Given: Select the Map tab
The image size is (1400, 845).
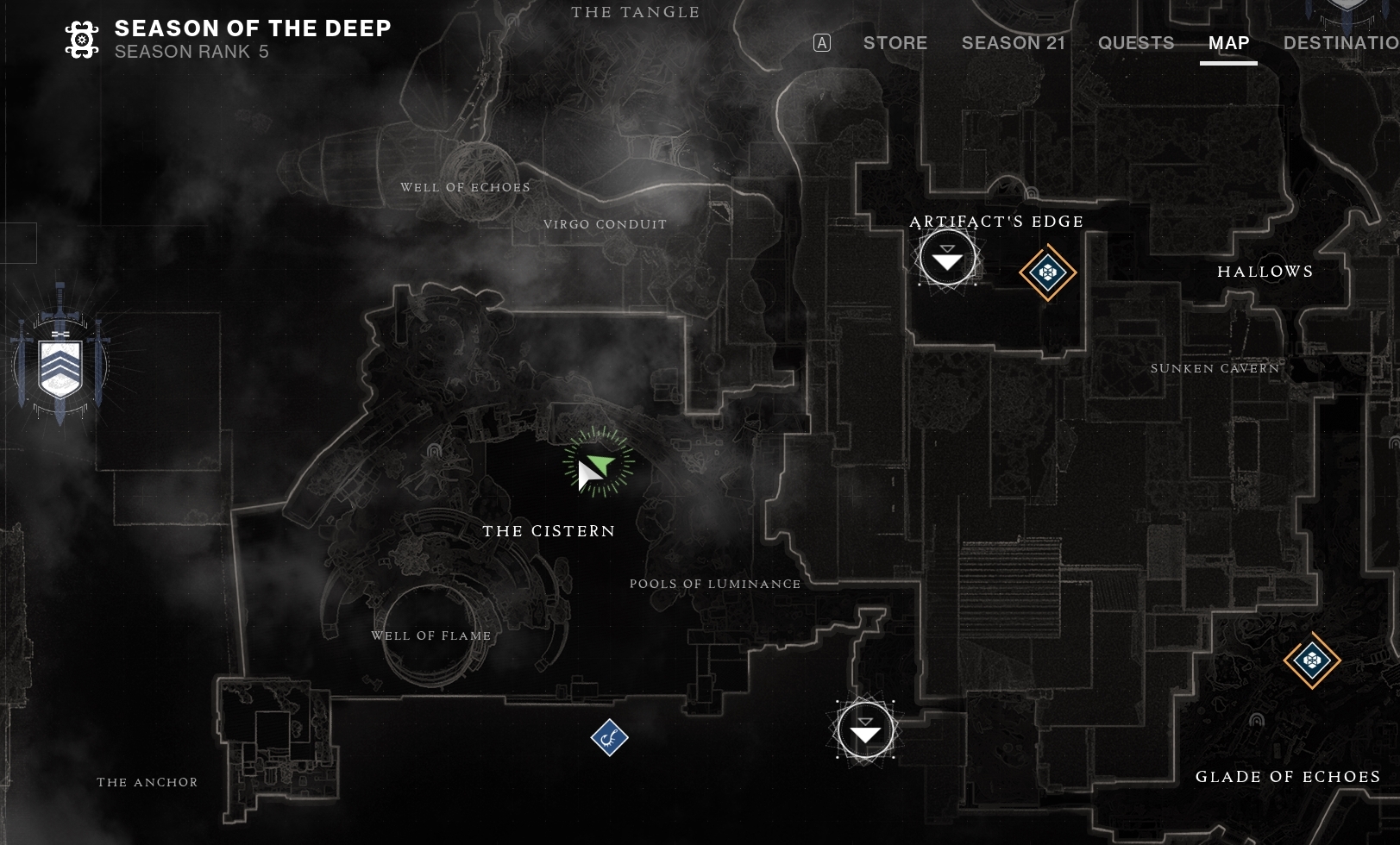Looking at the screenshot, I should click(1228, 43).
